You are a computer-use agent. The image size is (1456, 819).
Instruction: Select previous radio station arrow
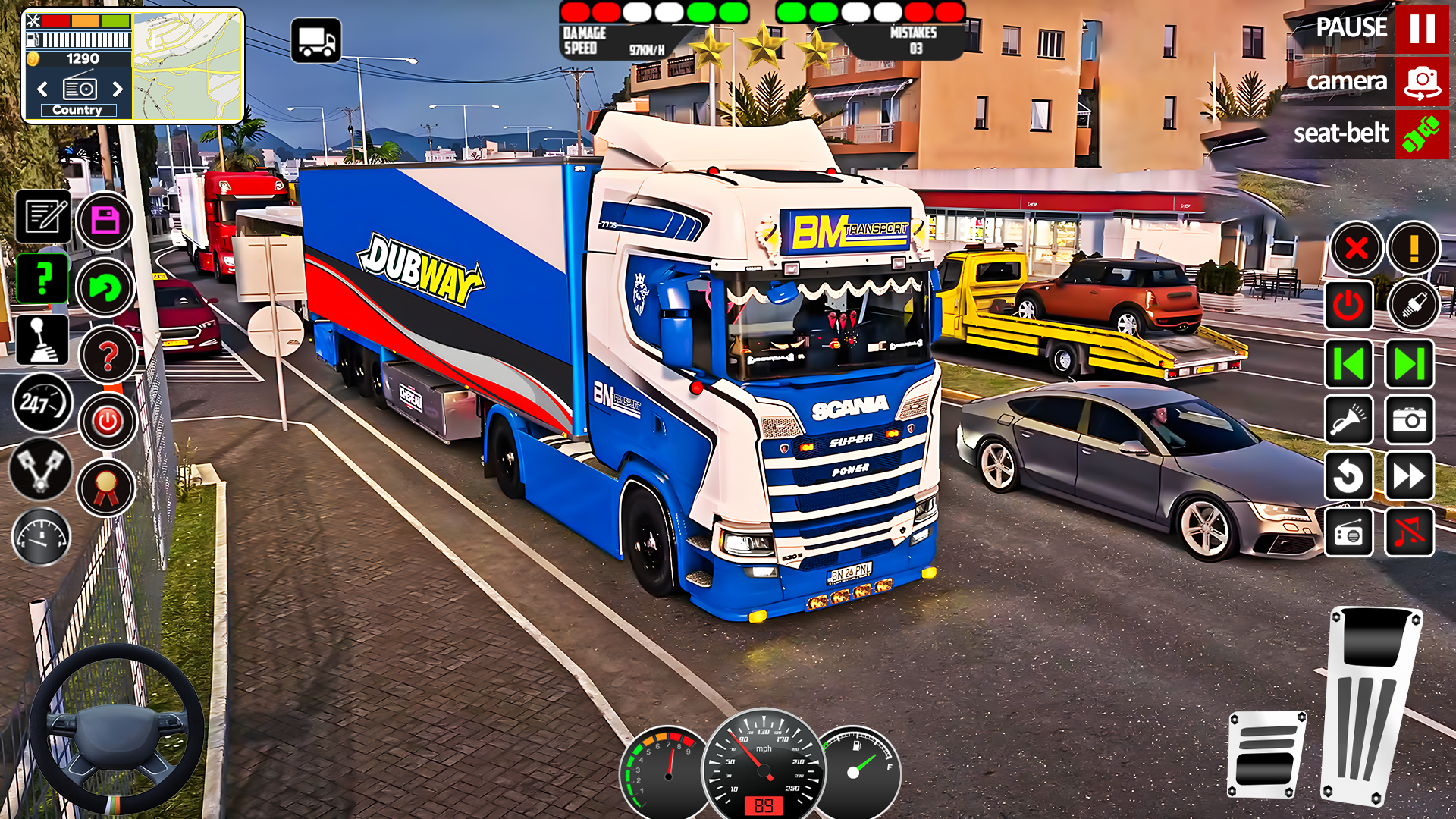pyautogui.click(x=42, y=89)
